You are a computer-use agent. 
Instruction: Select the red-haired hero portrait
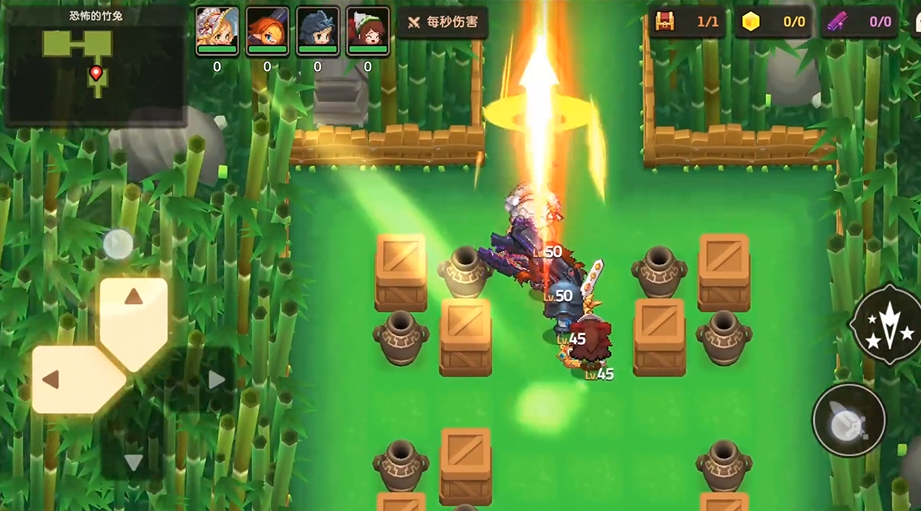(x=367, y=32)
